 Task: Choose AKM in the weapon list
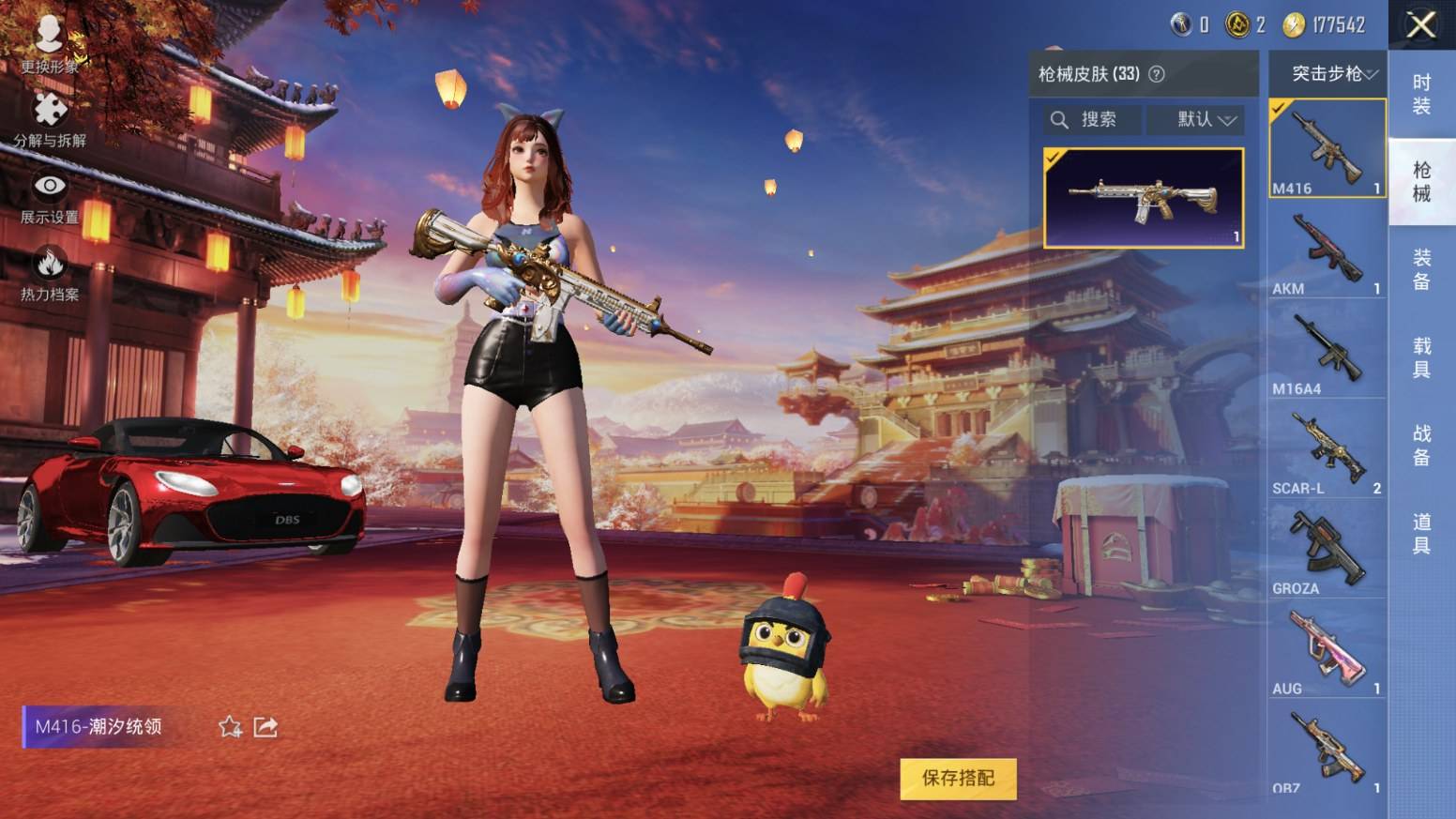(1326, 250)
